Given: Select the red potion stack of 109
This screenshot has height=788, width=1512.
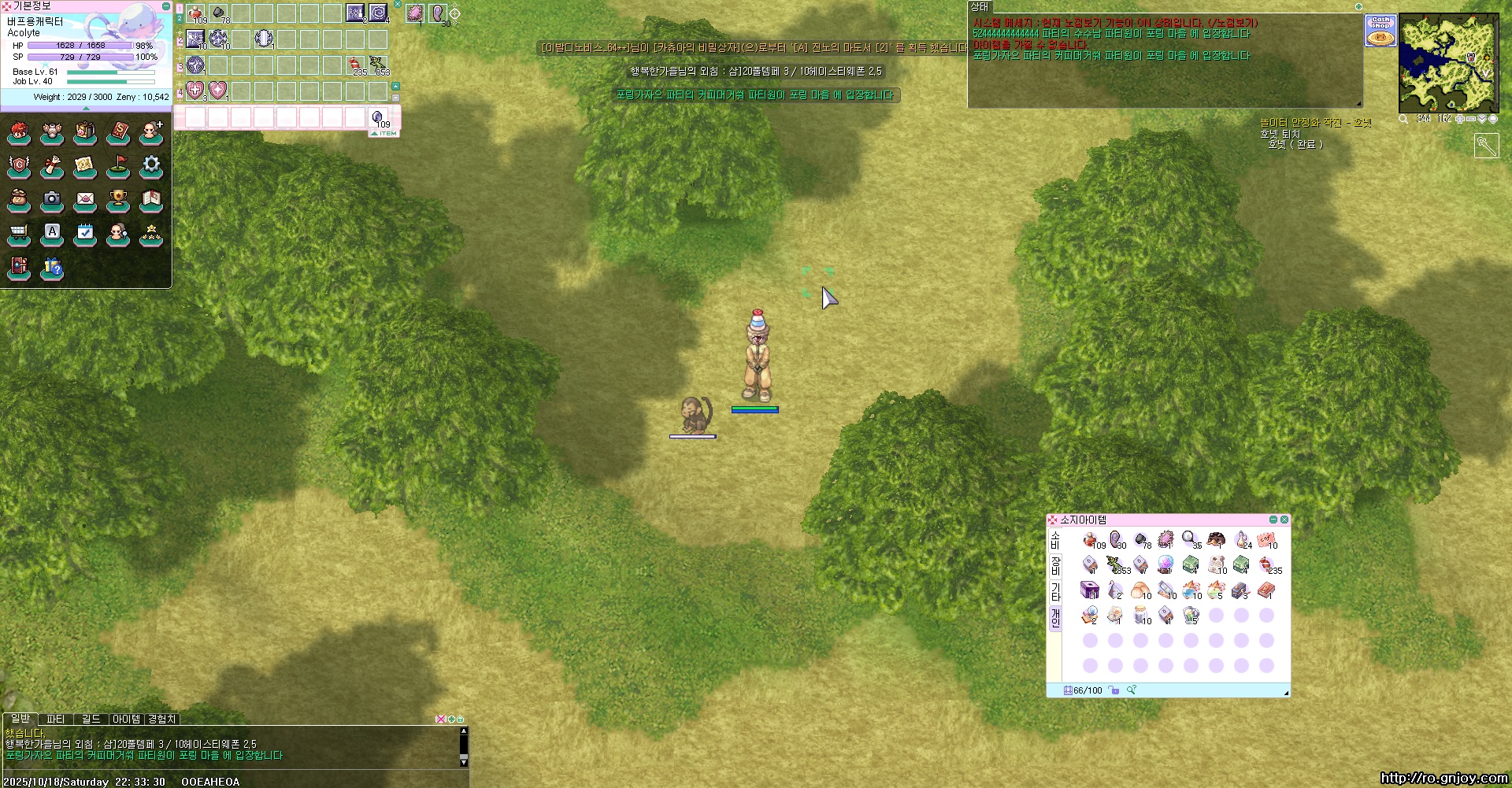Looking at the screenshot, I should tap(1090, 539).
